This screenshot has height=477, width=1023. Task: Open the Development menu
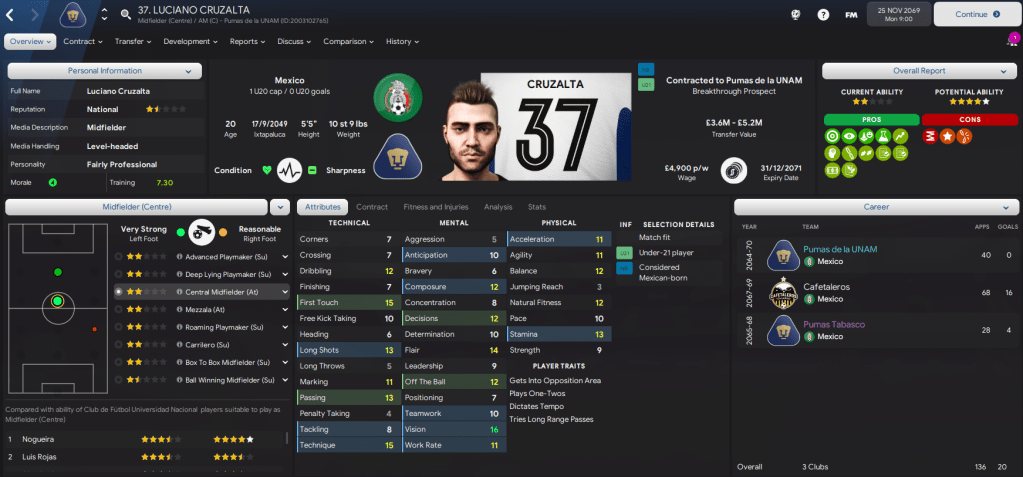tap(190, 42)
